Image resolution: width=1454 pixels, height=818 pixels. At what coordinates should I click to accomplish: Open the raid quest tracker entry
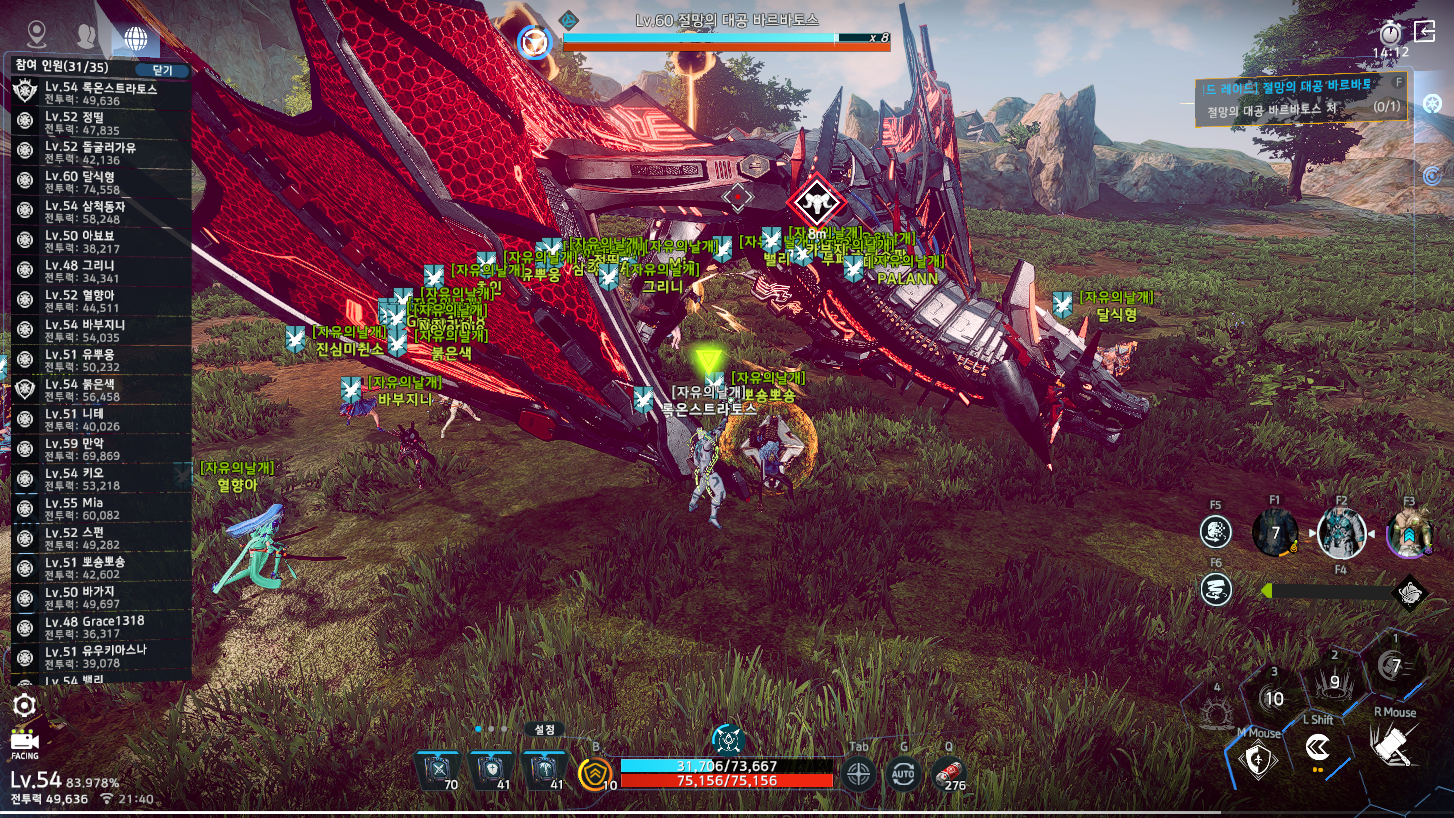[x=1300, y=97]
